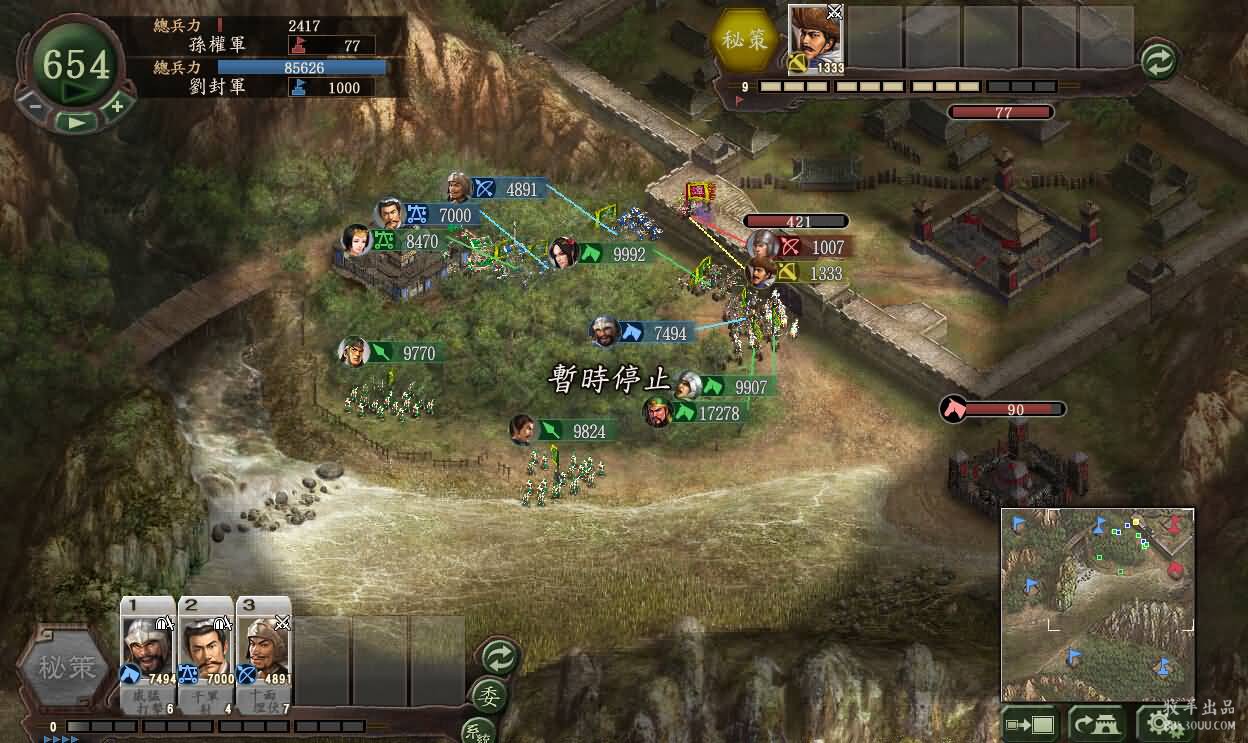Increase game speed with the plus button
Viewport: 1248px width, 743px height.
click(x=116, y=105)
